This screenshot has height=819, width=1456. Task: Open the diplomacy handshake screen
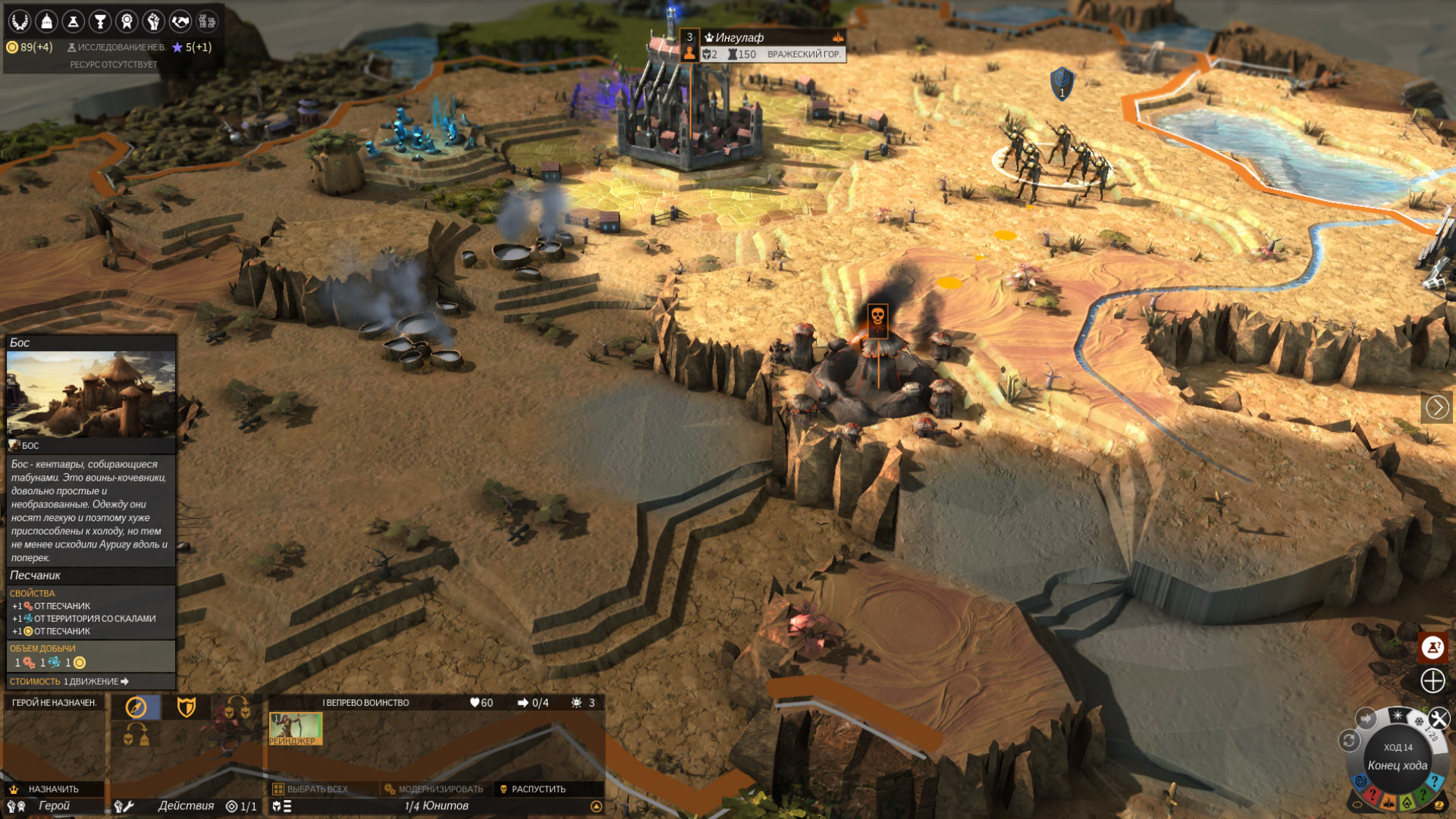pyautogui.click(x=180, y=21)
